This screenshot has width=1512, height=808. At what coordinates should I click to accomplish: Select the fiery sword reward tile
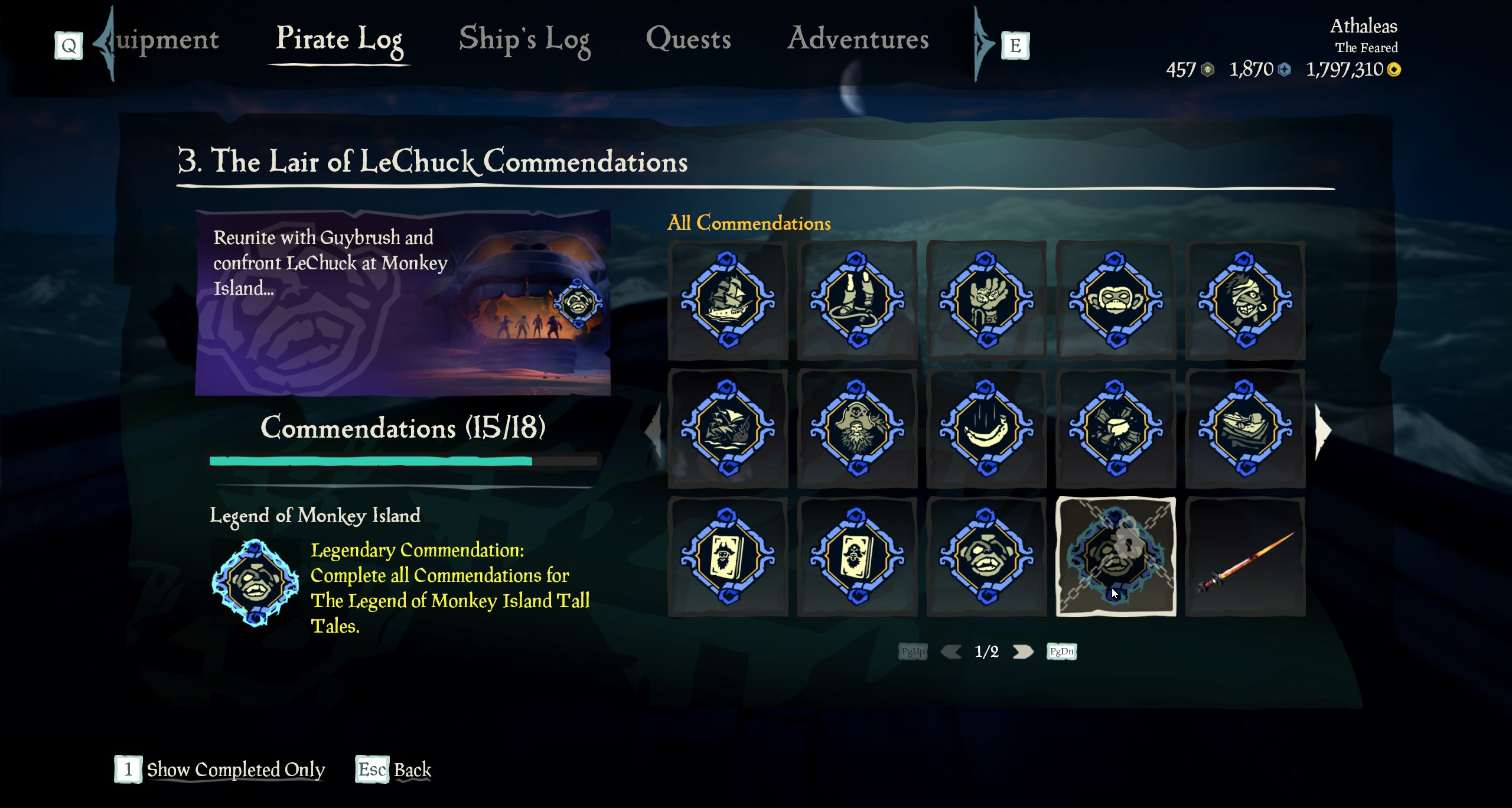pos(1245,557)
